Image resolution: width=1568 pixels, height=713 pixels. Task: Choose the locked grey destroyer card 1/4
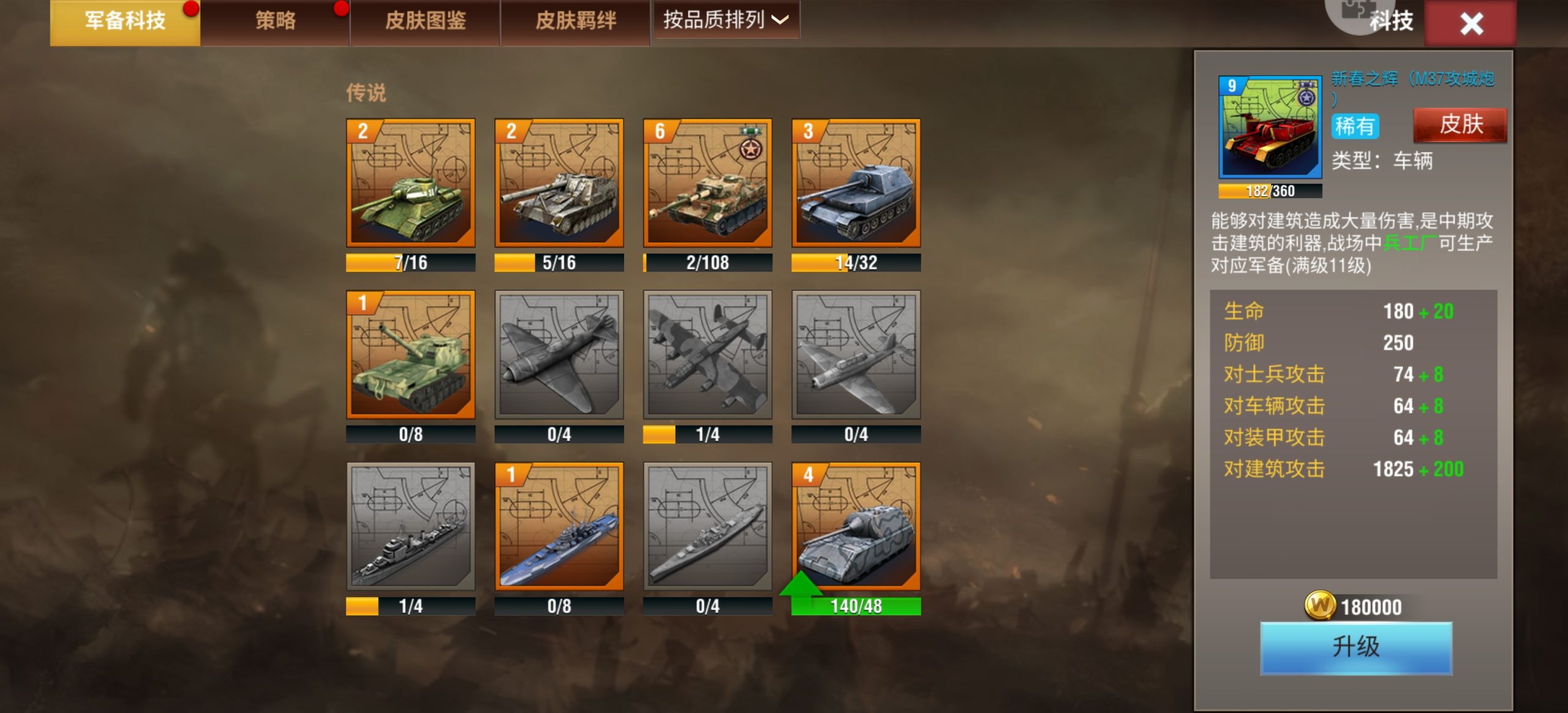410,527
